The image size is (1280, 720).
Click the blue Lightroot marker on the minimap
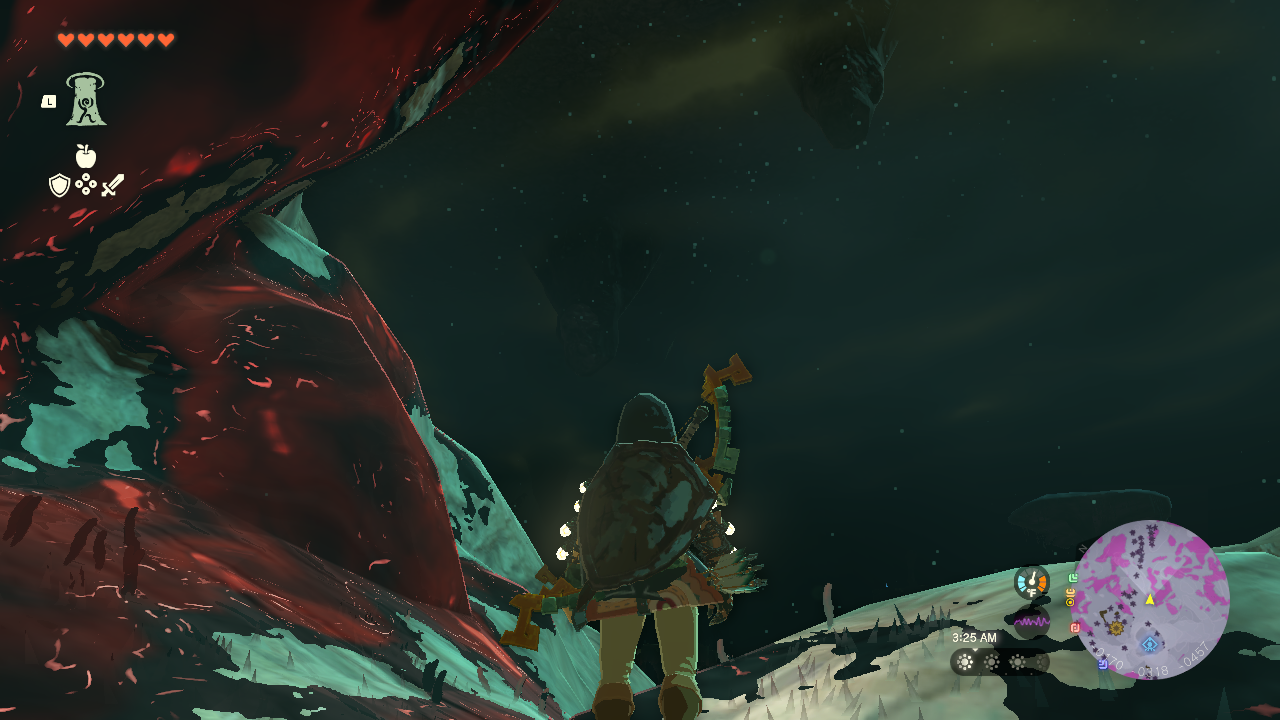click(1149, 644)
